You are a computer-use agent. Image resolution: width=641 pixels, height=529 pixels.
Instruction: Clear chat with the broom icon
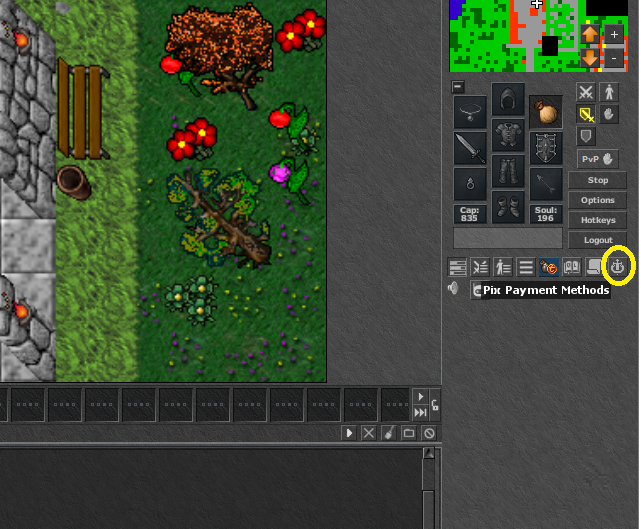(389, 433)
